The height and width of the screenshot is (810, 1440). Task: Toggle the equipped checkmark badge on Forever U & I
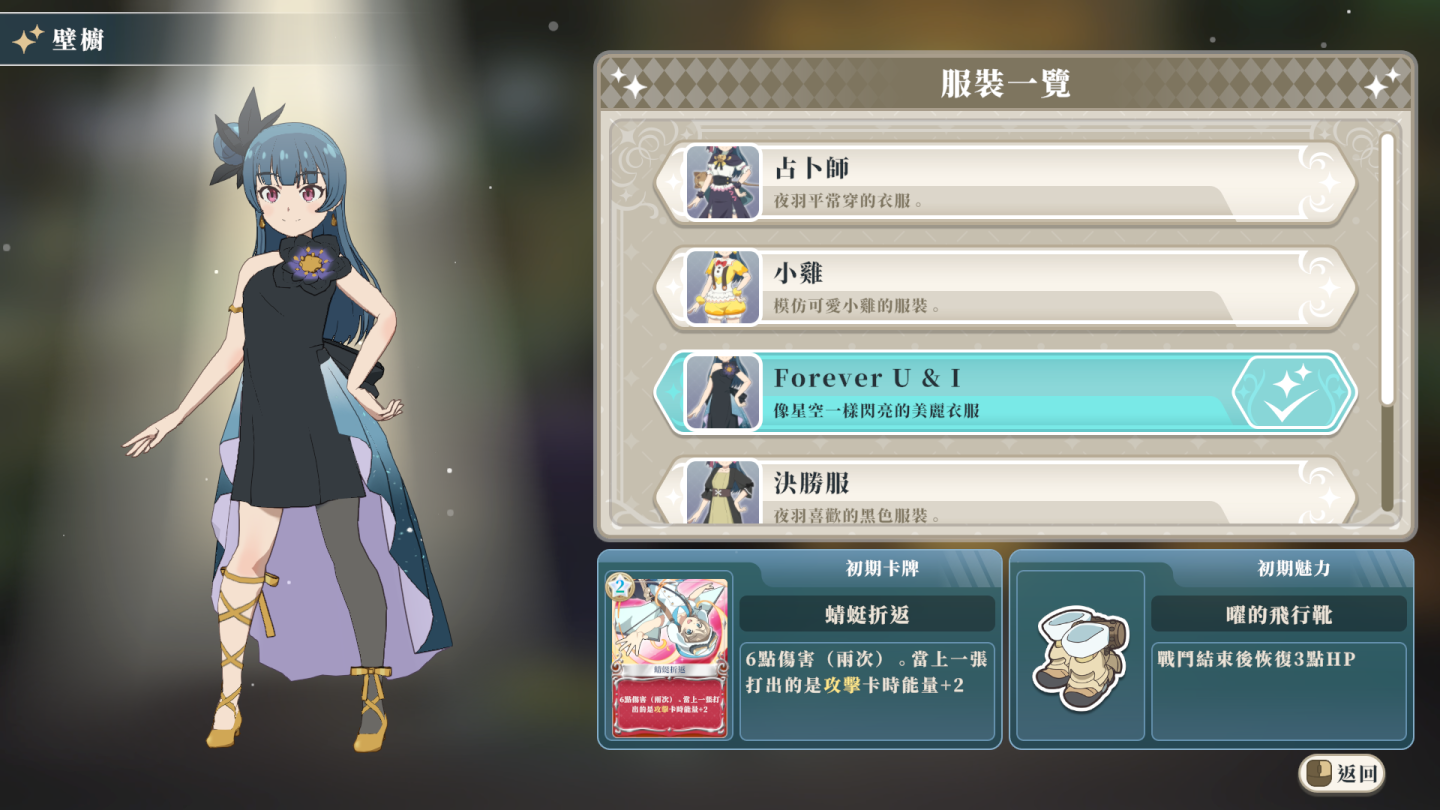1291,392
